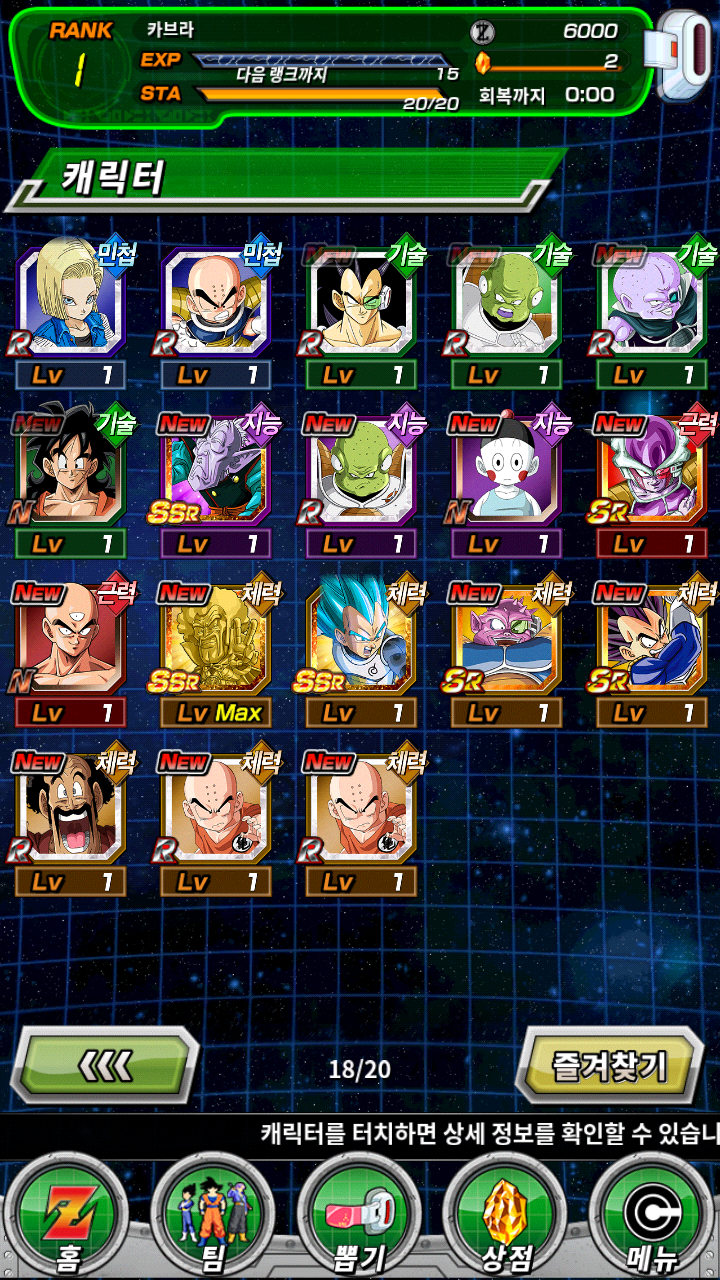Open the 홈 (Home) menu
This screenshot has width=720, height=1280.
pyautogui.click(x=68, y=1217)
